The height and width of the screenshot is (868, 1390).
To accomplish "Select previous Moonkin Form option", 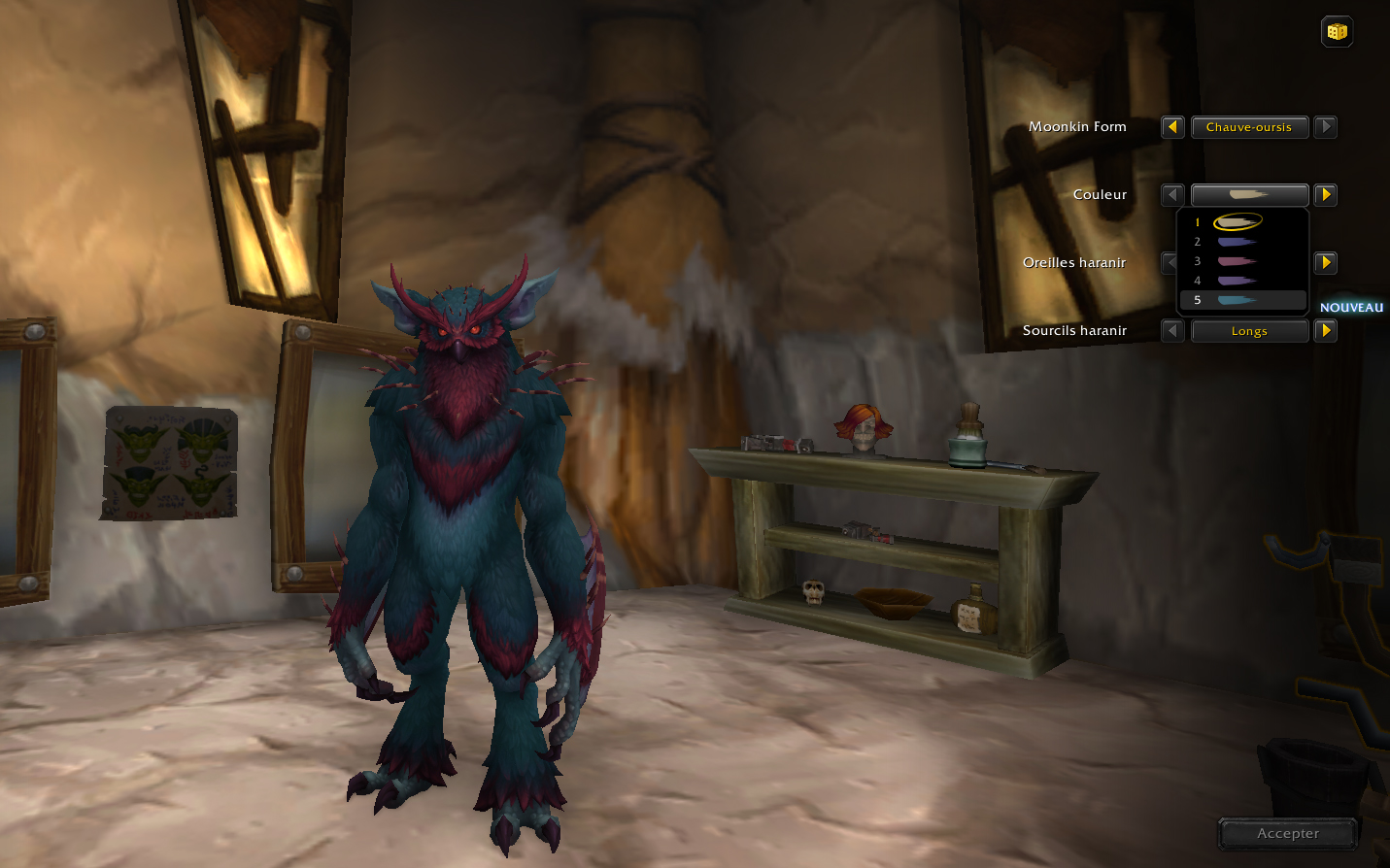I will click(1172, 127).
